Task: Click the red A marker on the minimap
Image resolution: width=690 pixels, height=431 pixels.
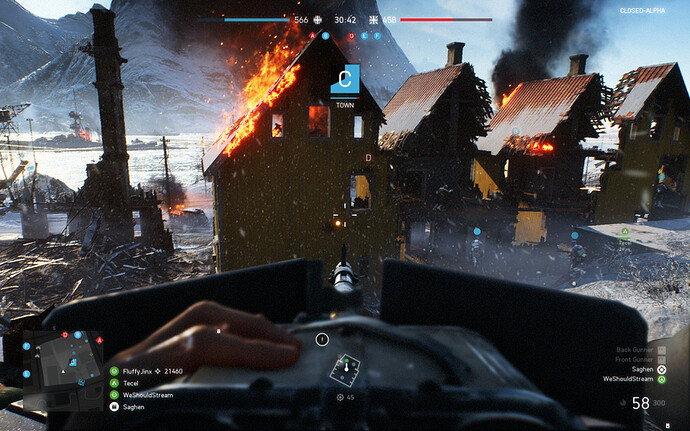Action: point(100,342)
